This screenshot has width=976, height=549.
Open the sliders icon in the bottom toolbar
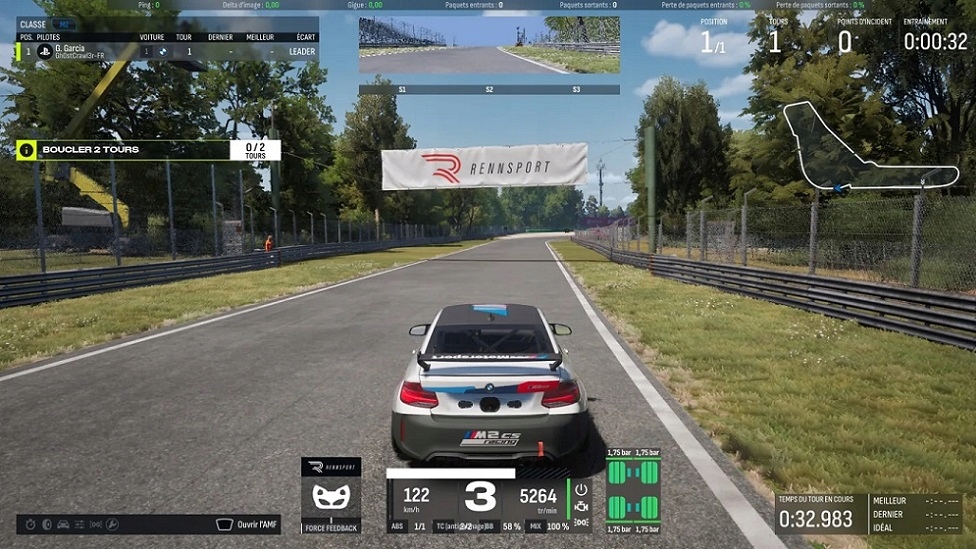(79, 524)
